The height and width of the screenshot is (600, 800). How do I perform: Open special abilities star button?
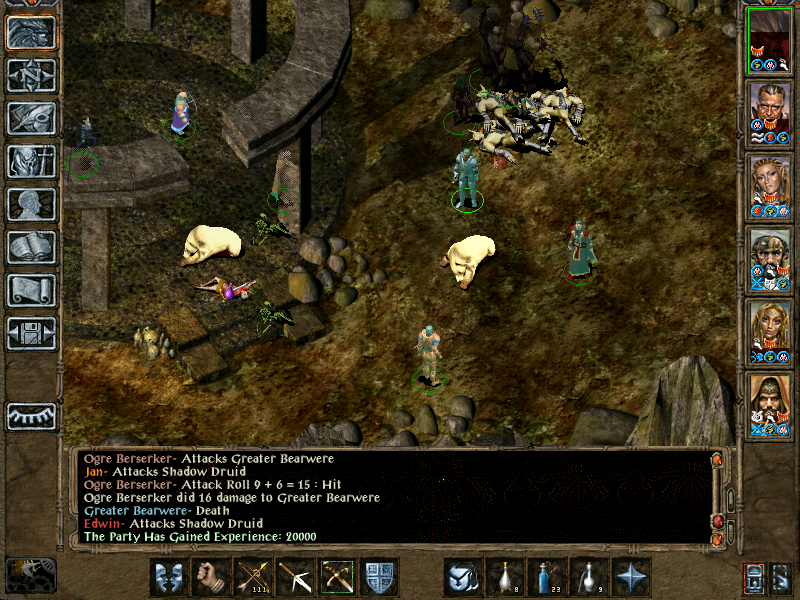[x=630, y=577]
